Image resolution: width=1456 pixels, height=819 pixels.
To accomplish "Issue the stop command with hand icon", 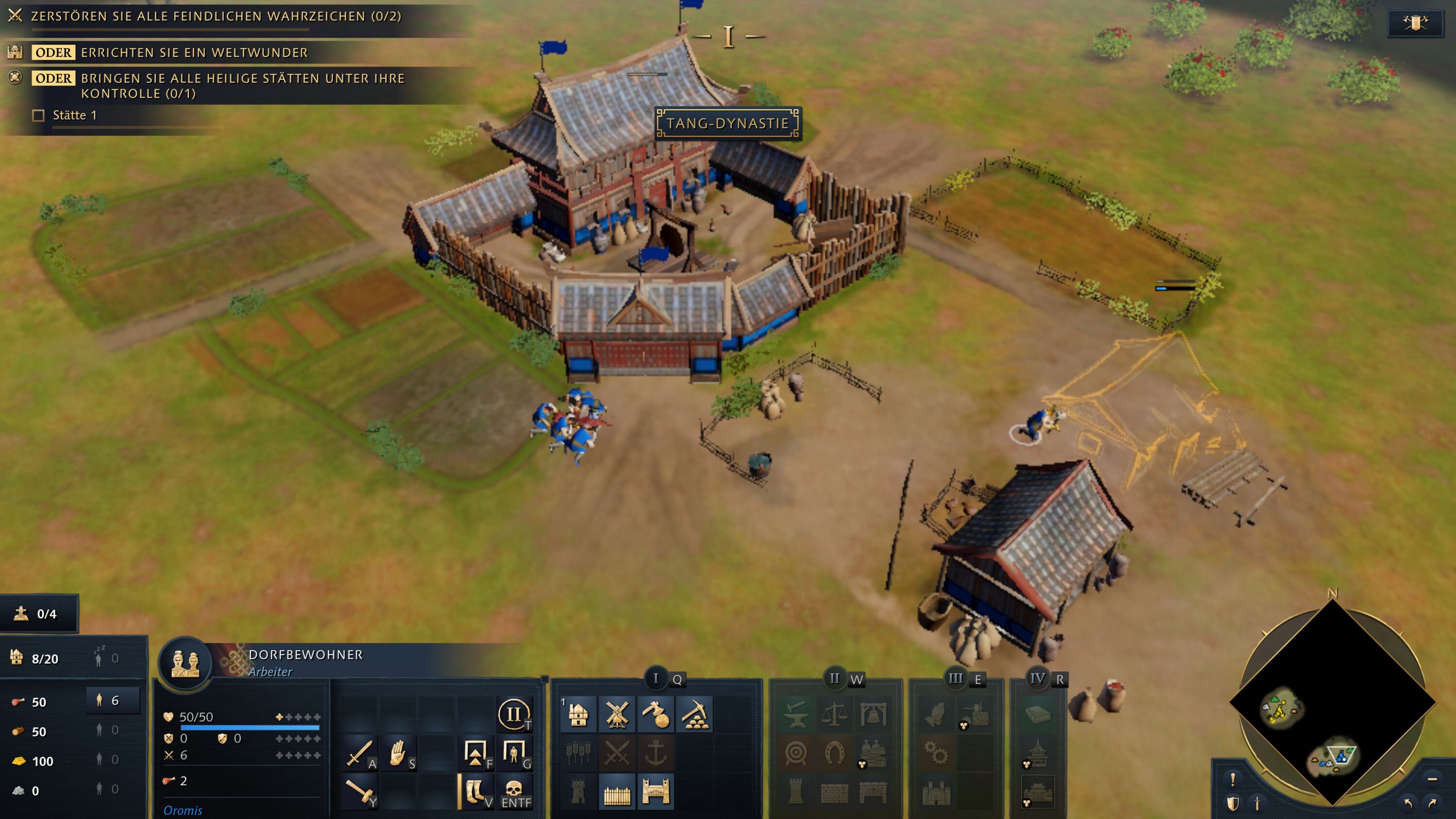I will (398, 753).
